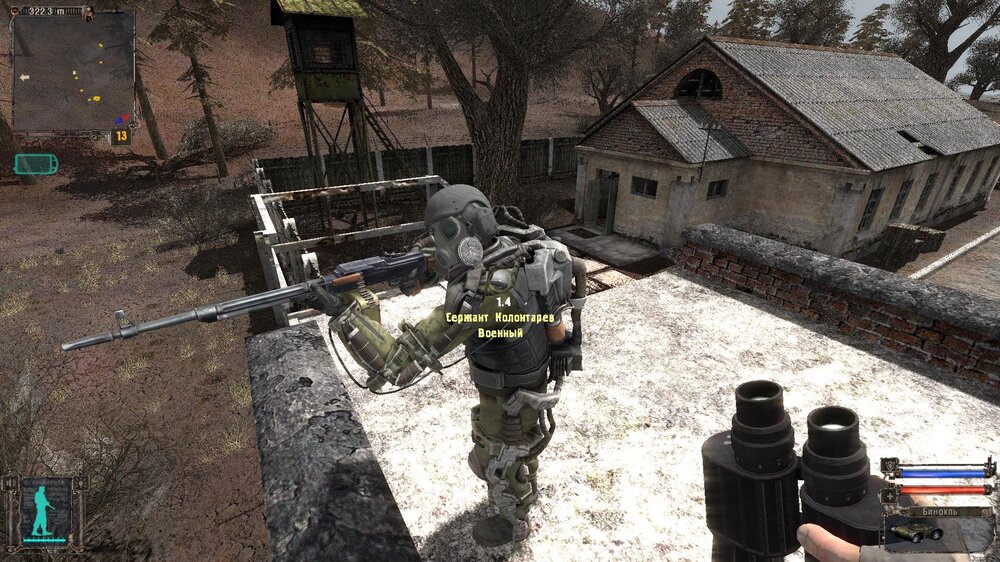The width and height of the screenshot is (1000, 562).
Task: Click the sound noise icon beside posture
Action: (9, 484)
